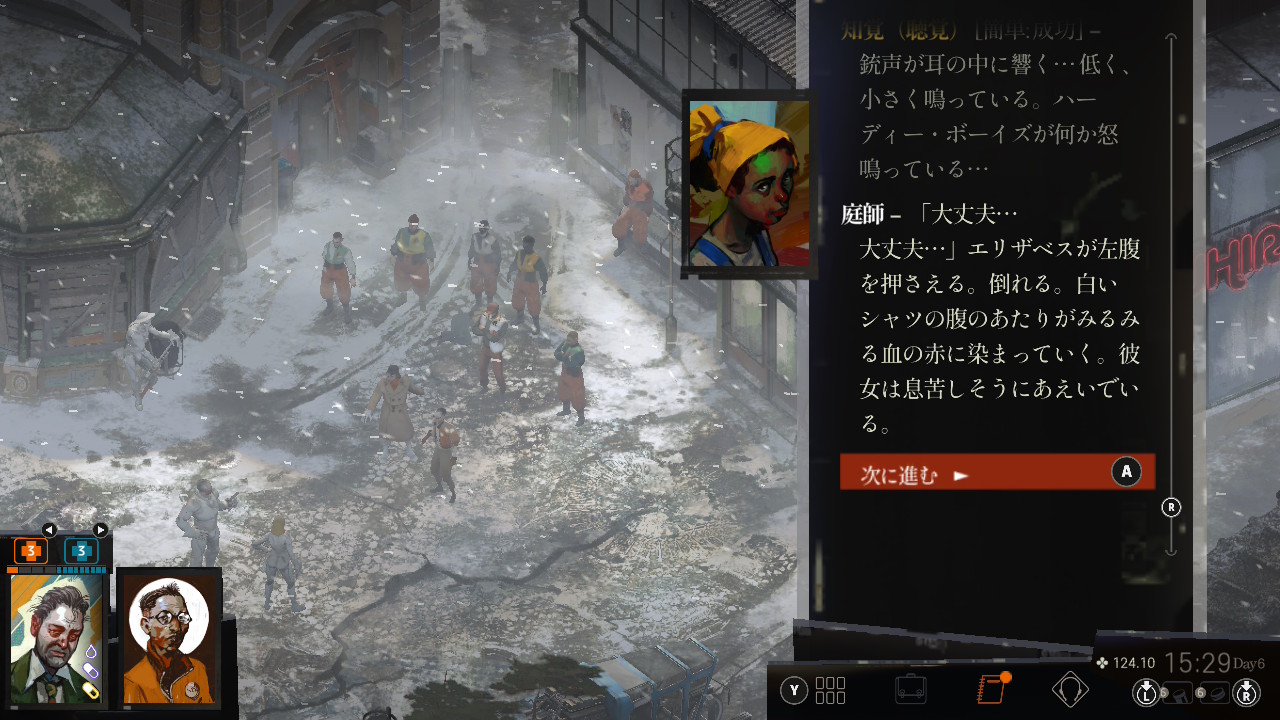Use the teal morale healing item
Image resolution: width=1280 pixels, height=720 pixels.
pos(81,550)
